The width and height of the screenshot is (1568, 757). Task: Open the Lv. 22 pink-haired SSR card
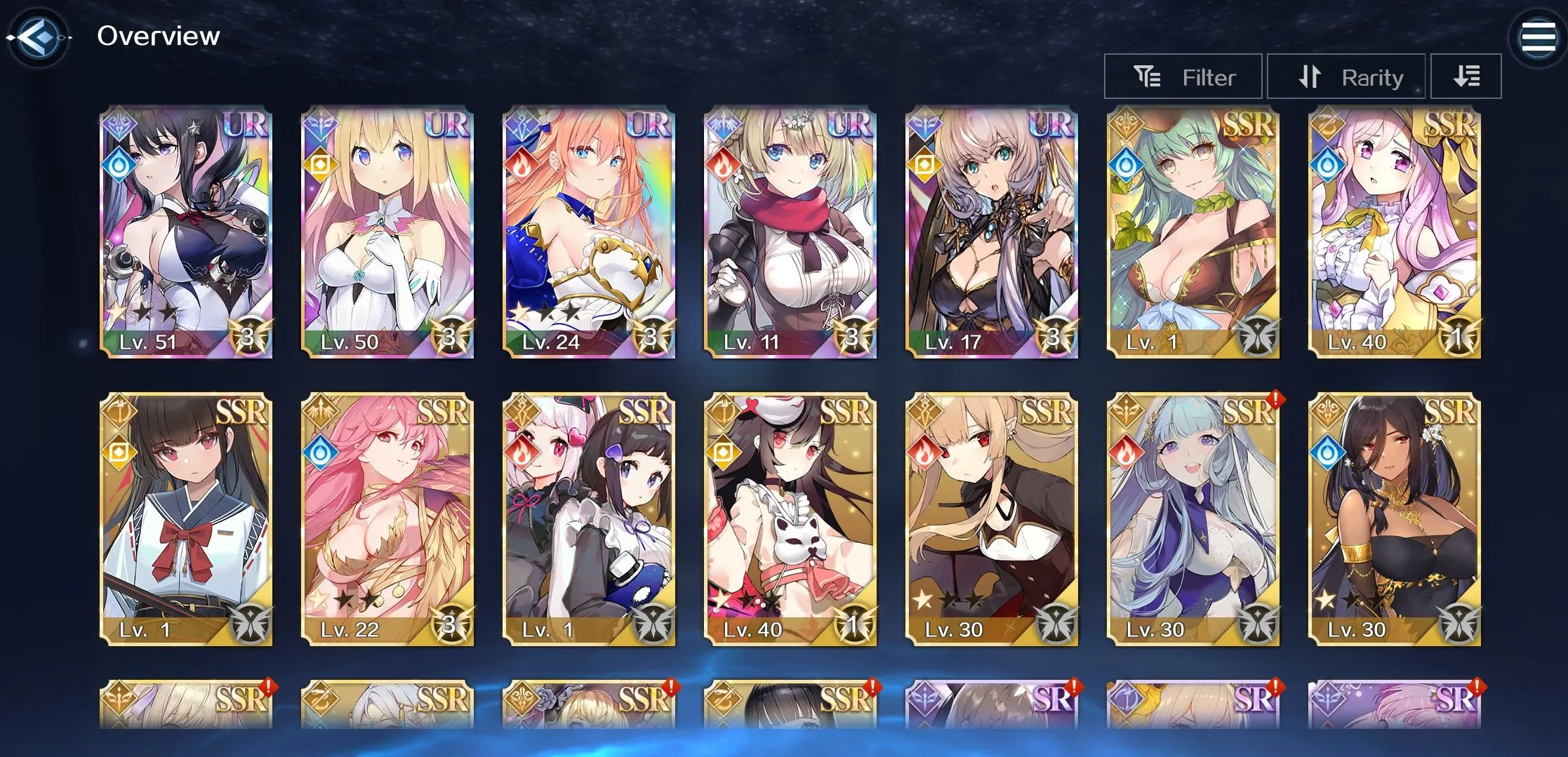click(387, 519)
